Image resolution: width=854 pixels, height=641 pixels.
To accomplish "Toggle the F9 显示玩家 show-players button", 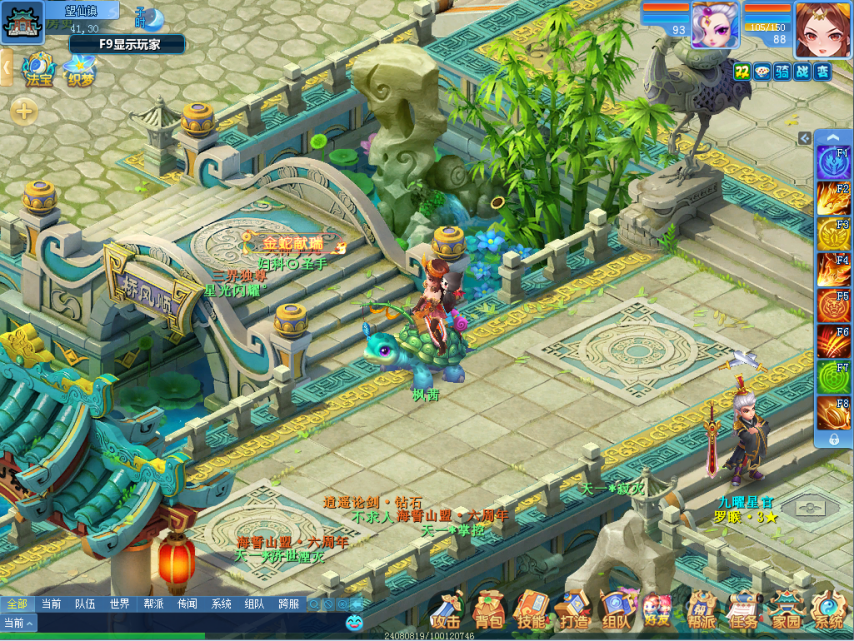I will point(126,43).
